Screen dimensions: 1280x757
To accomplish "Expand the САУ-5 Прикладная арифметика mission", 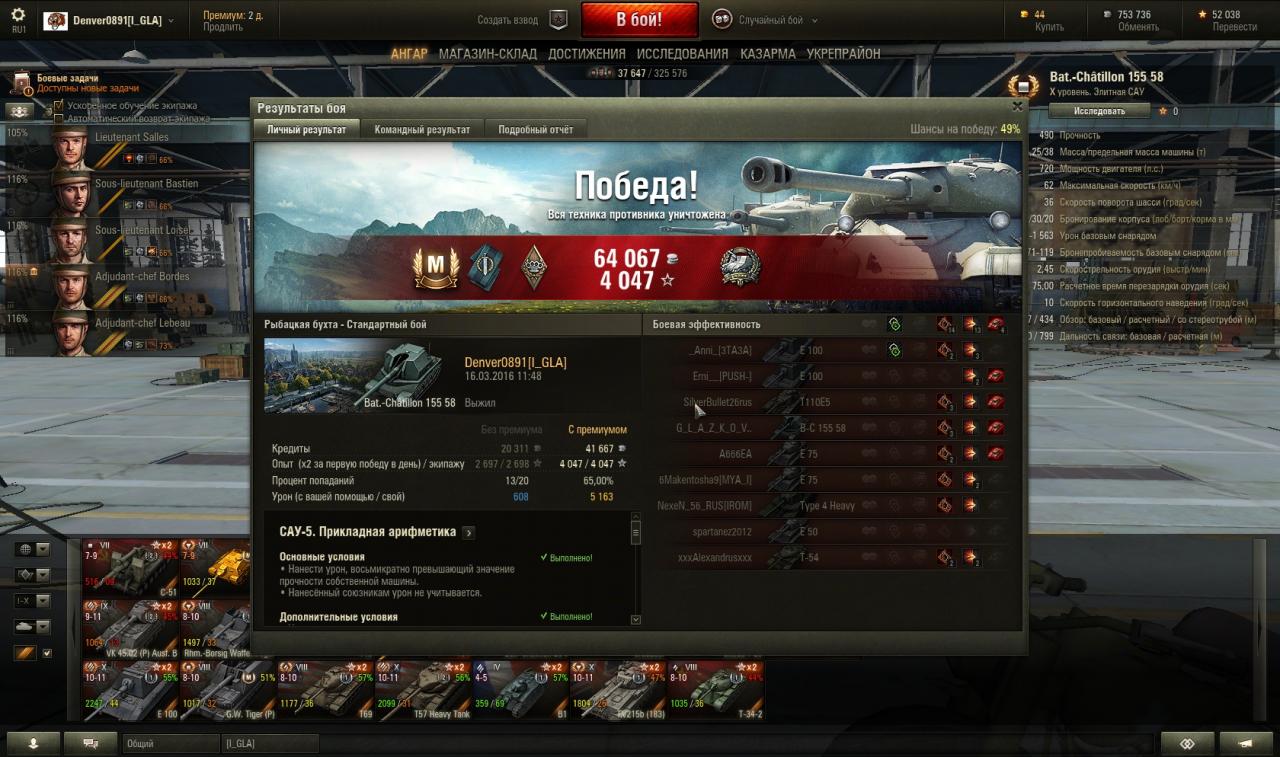I will click(x=469, y=533).
